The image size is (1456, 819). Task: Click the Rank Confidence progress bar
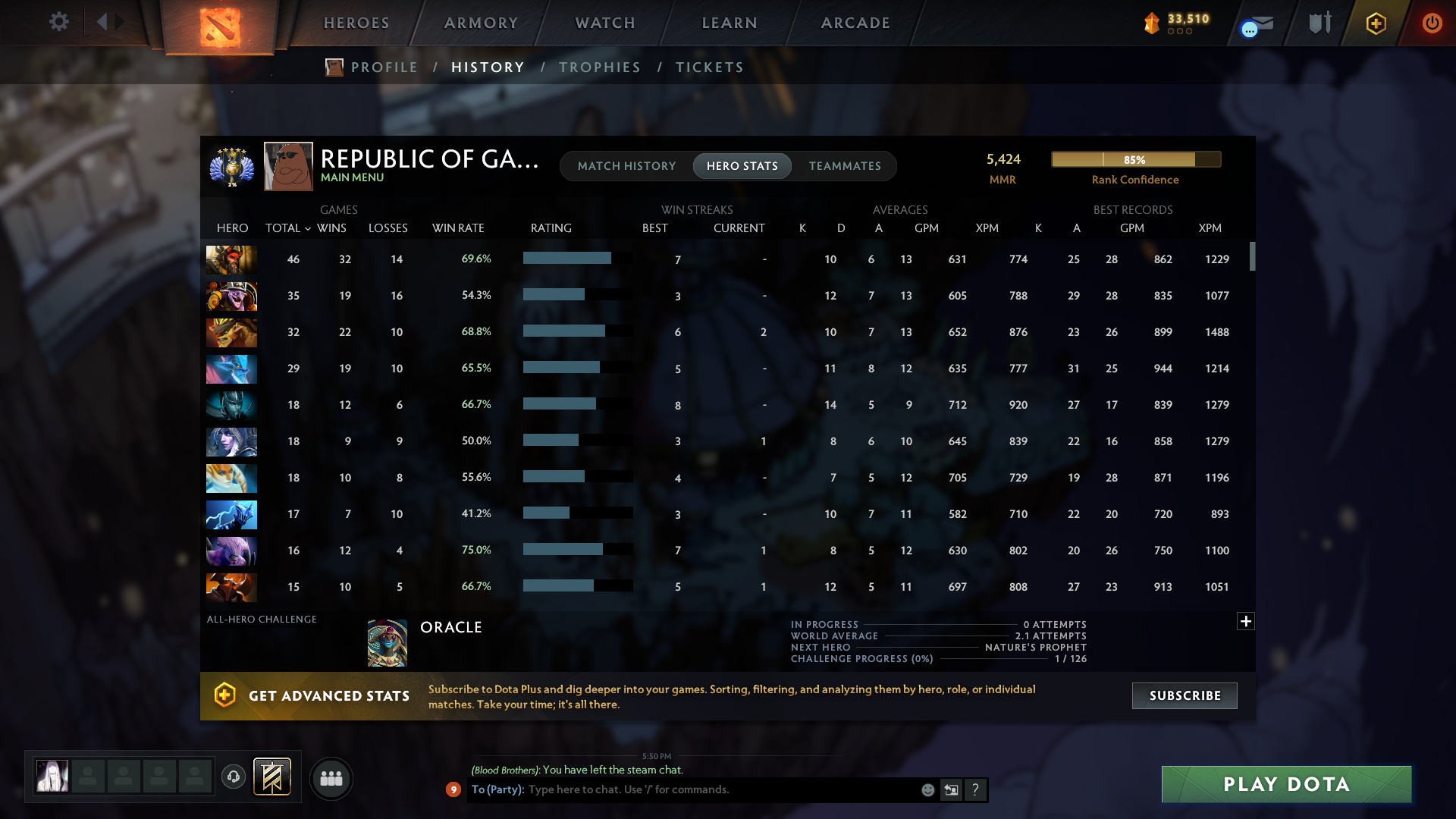[x=1135, y=159]
